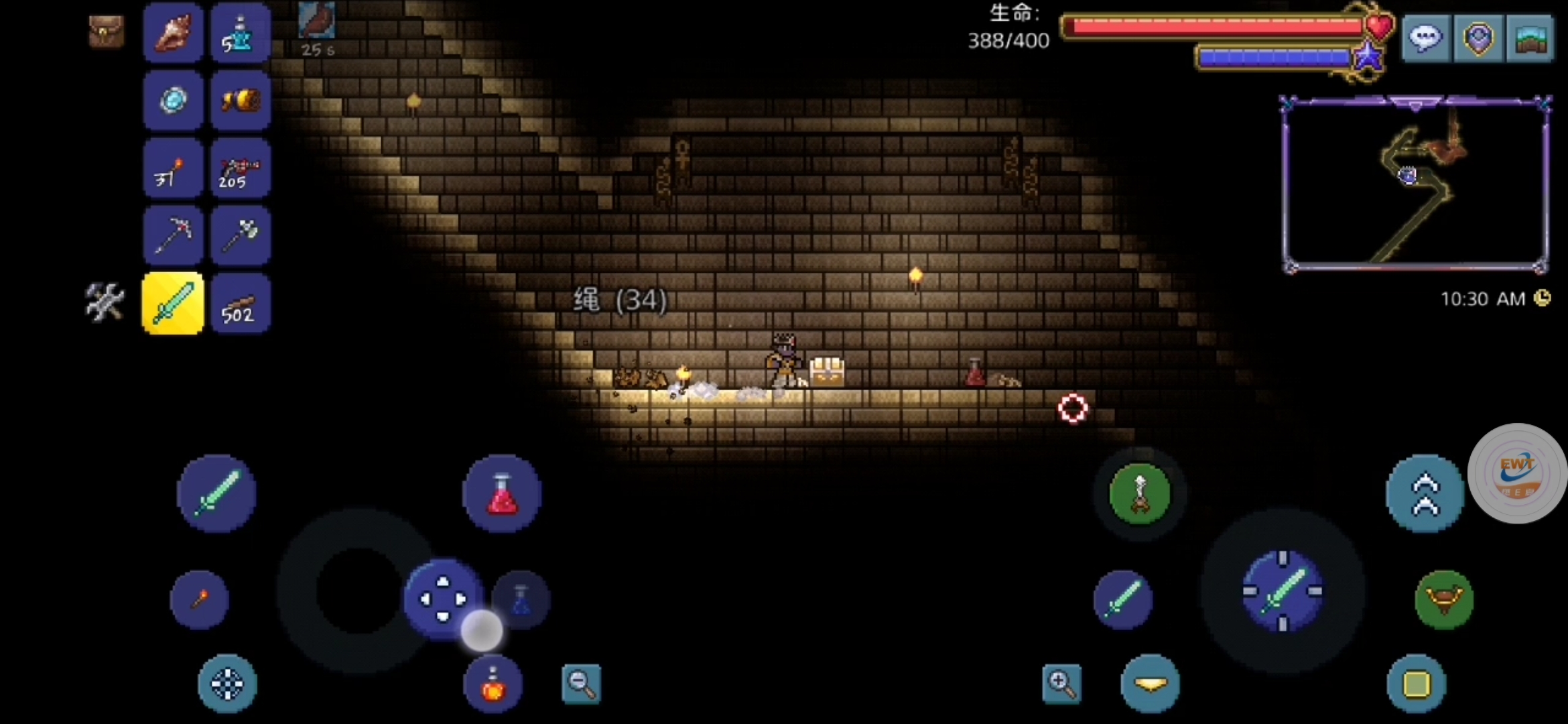Viewport: 1568px width, 724px height.
Task: Activate the grappling hook button
Action: click(1140, 494)
